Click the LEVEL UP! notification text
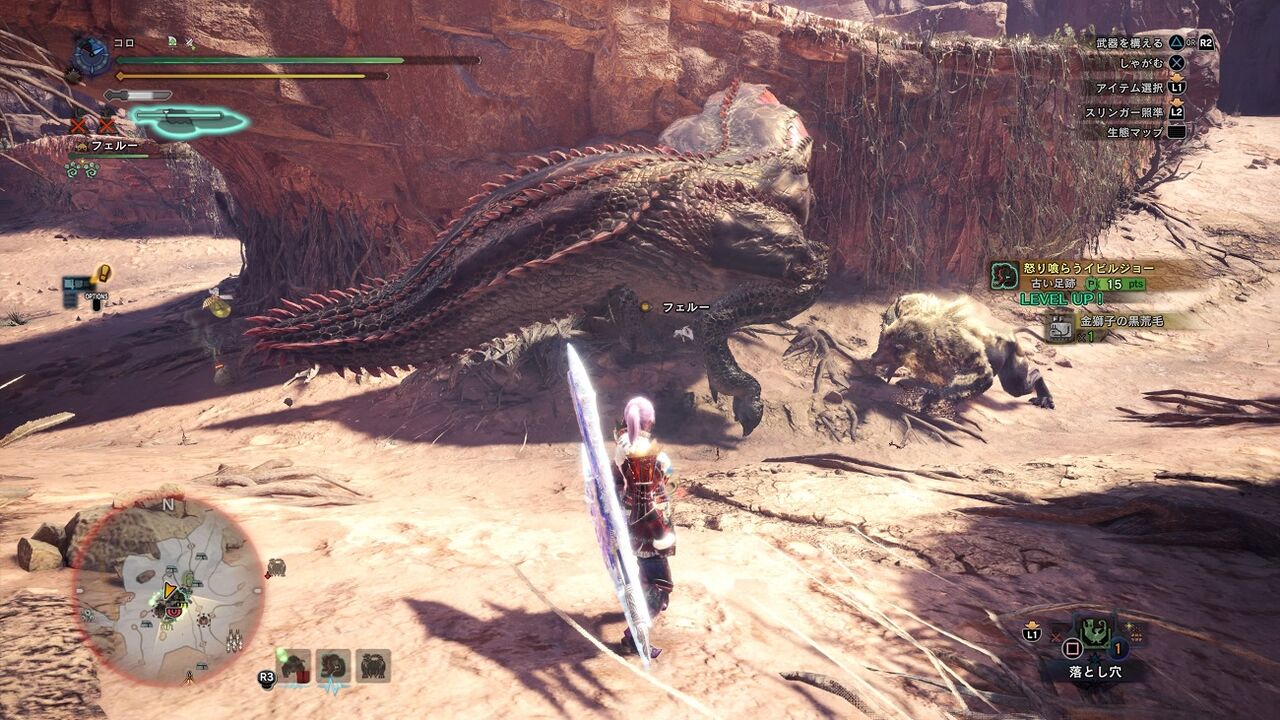 [1061, 299]
